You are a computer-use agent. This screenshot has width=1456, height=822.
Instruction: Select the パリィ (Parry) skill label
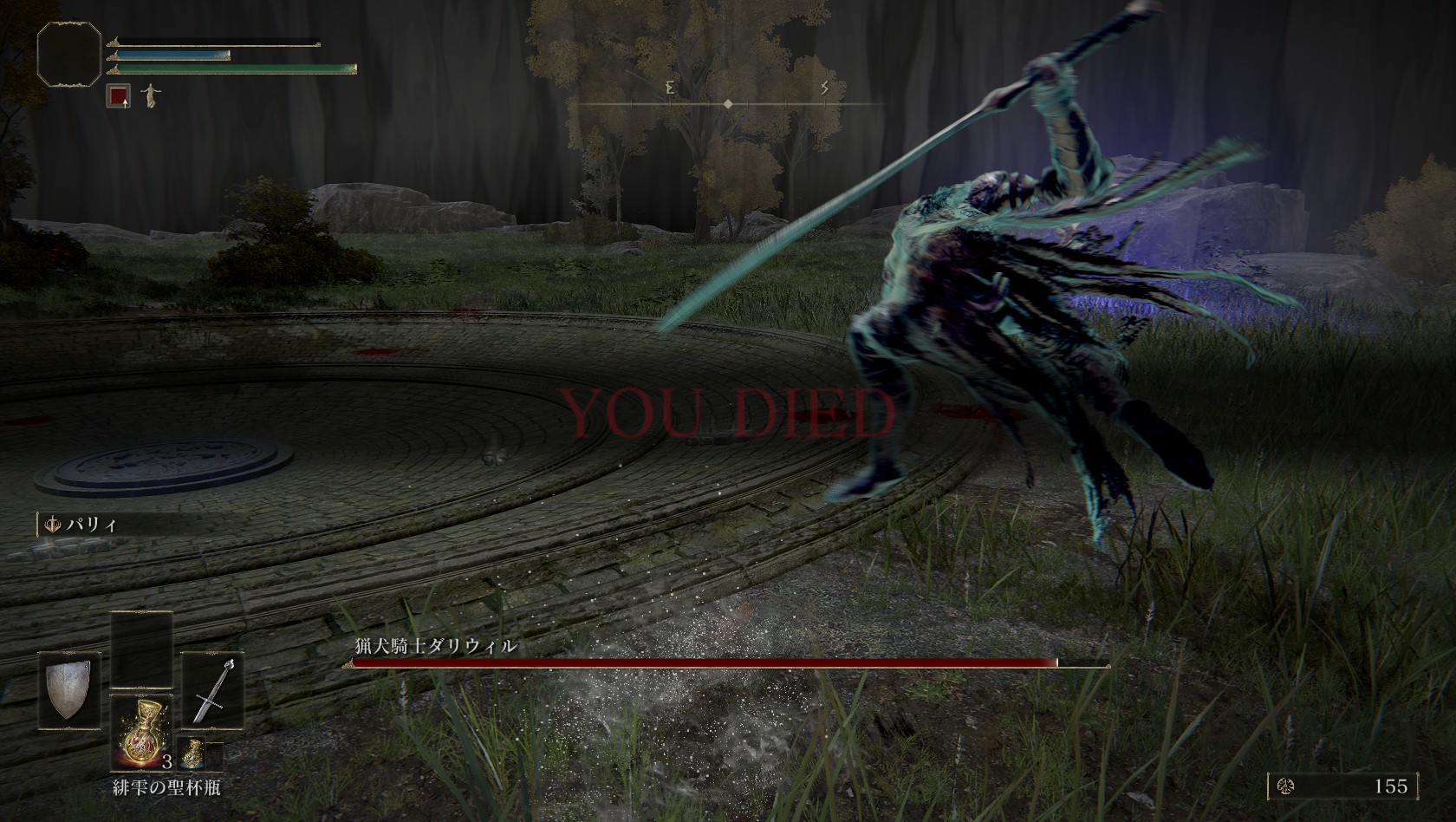coord(83,525)
